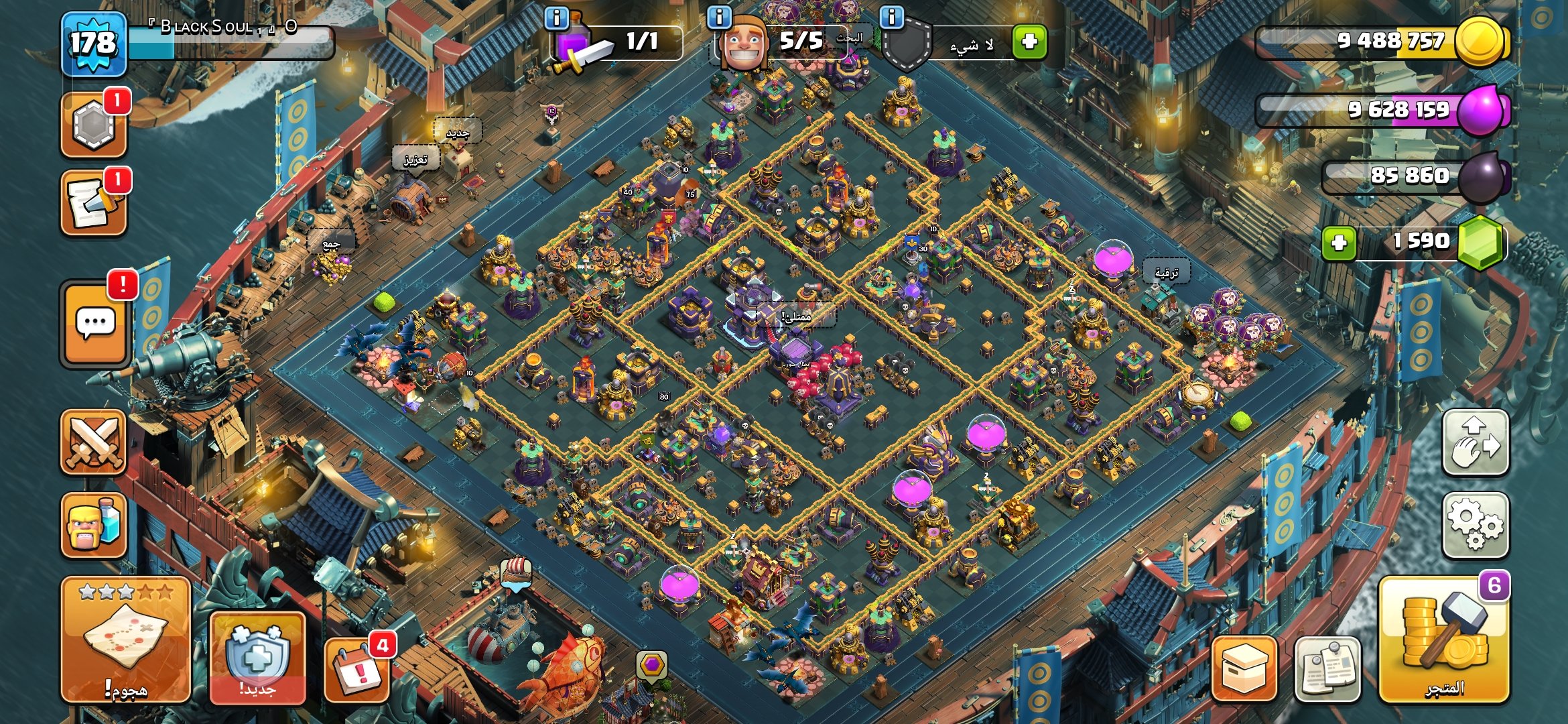Show info for the shield status
Screen dimensions: 1568x724
[x=892, y=18]
